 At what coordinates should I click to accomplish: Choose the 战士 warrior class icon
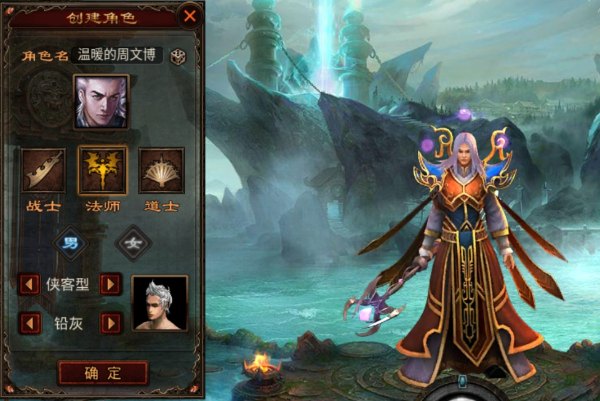[44, 170]
